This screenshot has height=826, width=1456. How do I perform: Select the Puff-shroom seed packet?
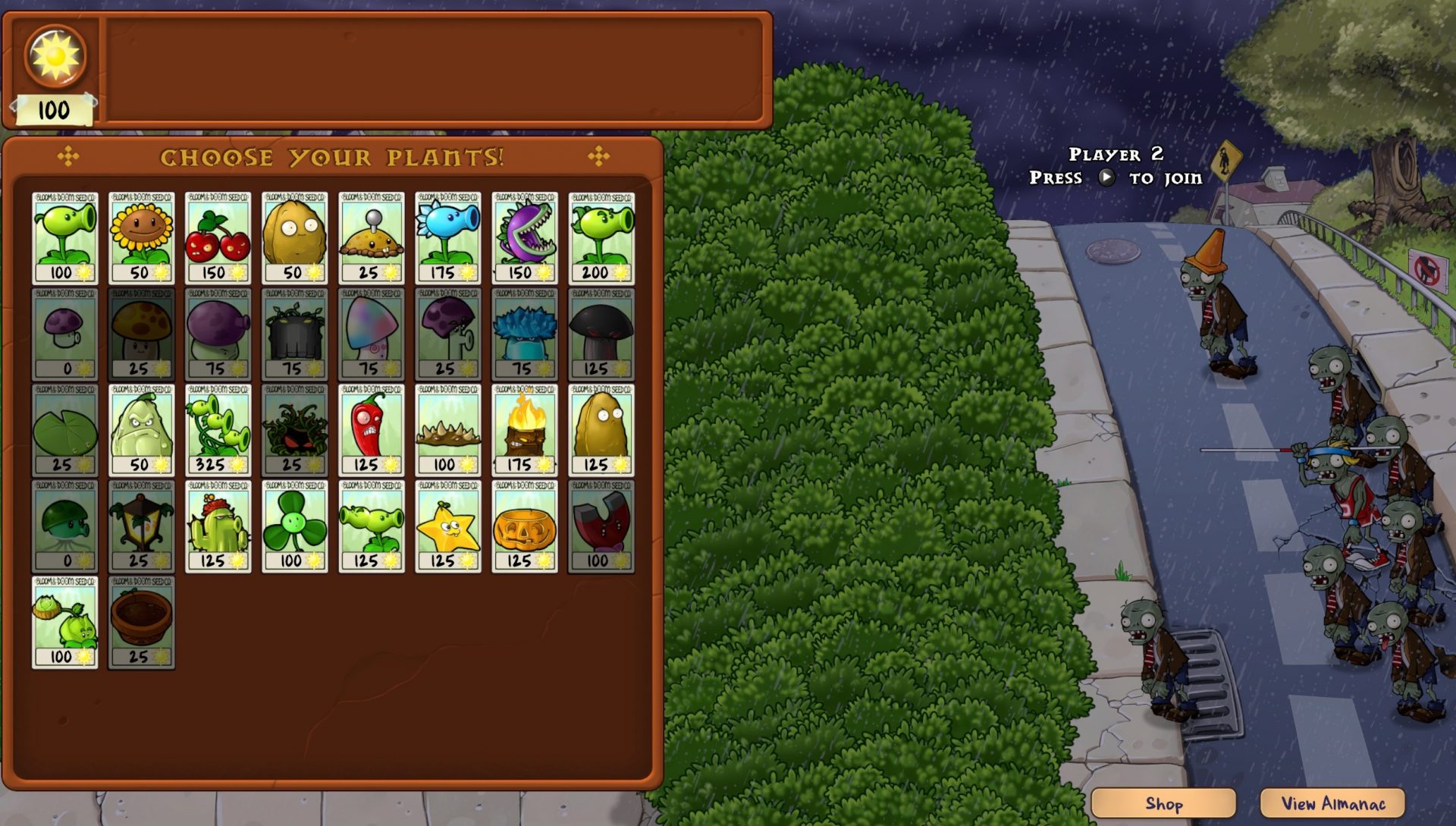(x=64, y=332)
